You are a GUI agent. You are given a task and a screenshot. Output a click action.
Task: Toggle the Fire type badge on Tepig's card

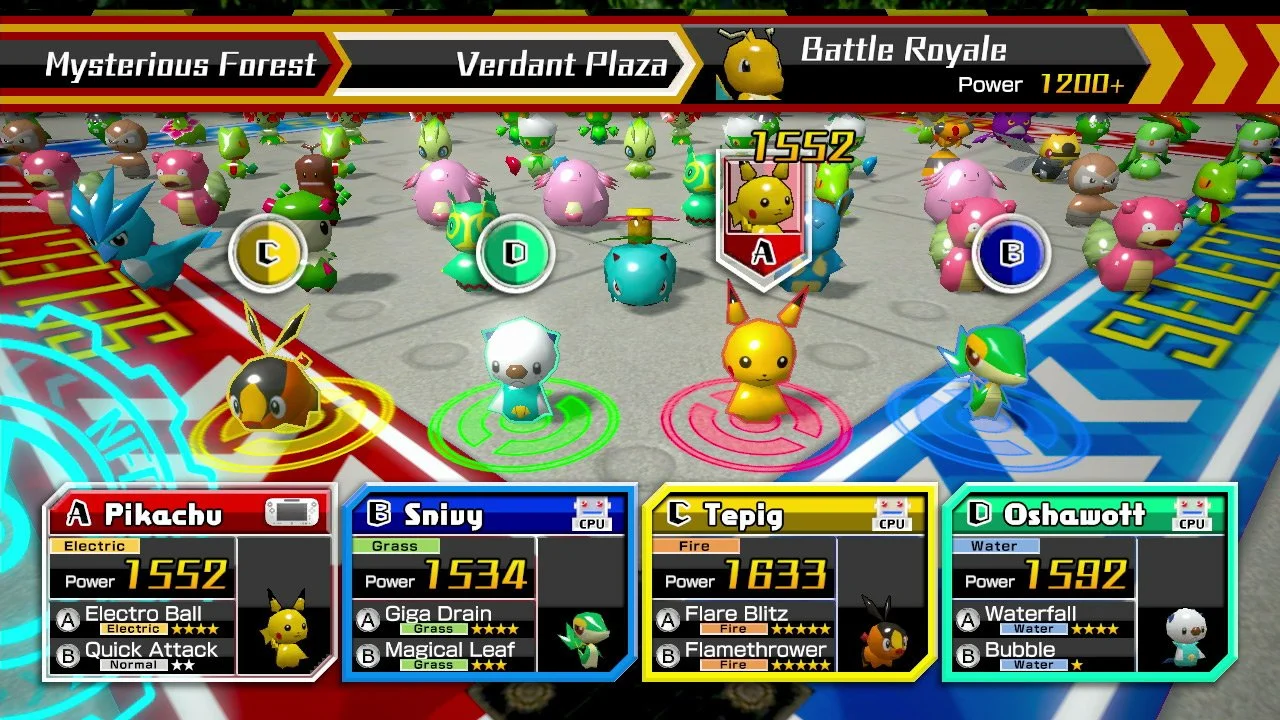tap(694, 546)
